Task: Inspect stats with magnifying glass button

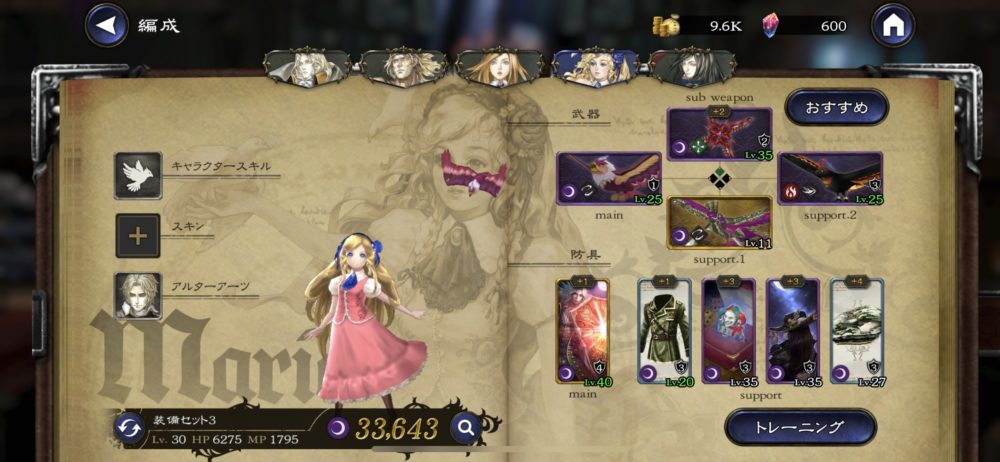Action: coord(465,428)
